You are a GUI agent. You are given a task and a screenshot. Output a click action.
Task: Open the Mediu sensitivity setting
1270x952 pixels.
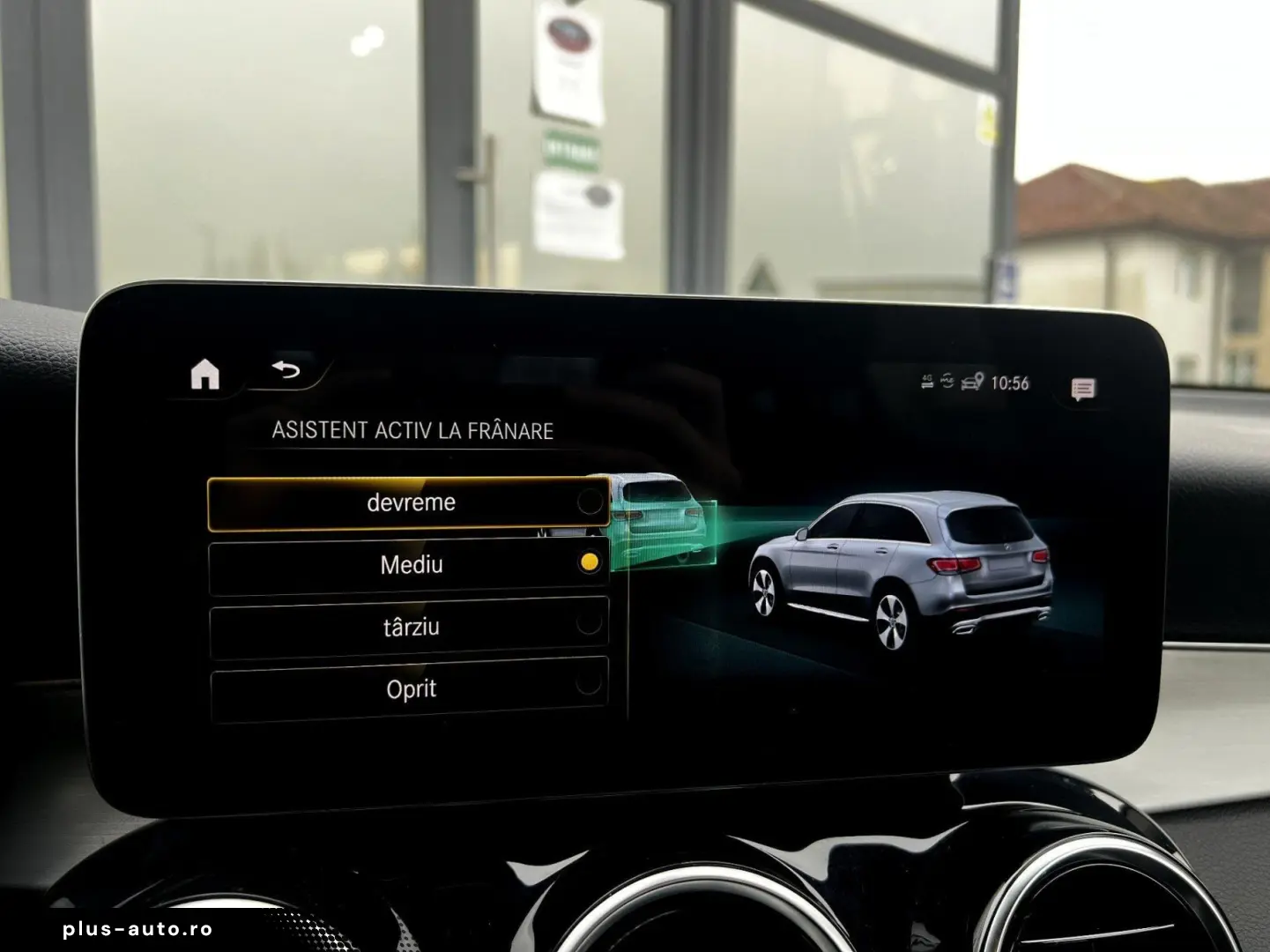[410, 563]
